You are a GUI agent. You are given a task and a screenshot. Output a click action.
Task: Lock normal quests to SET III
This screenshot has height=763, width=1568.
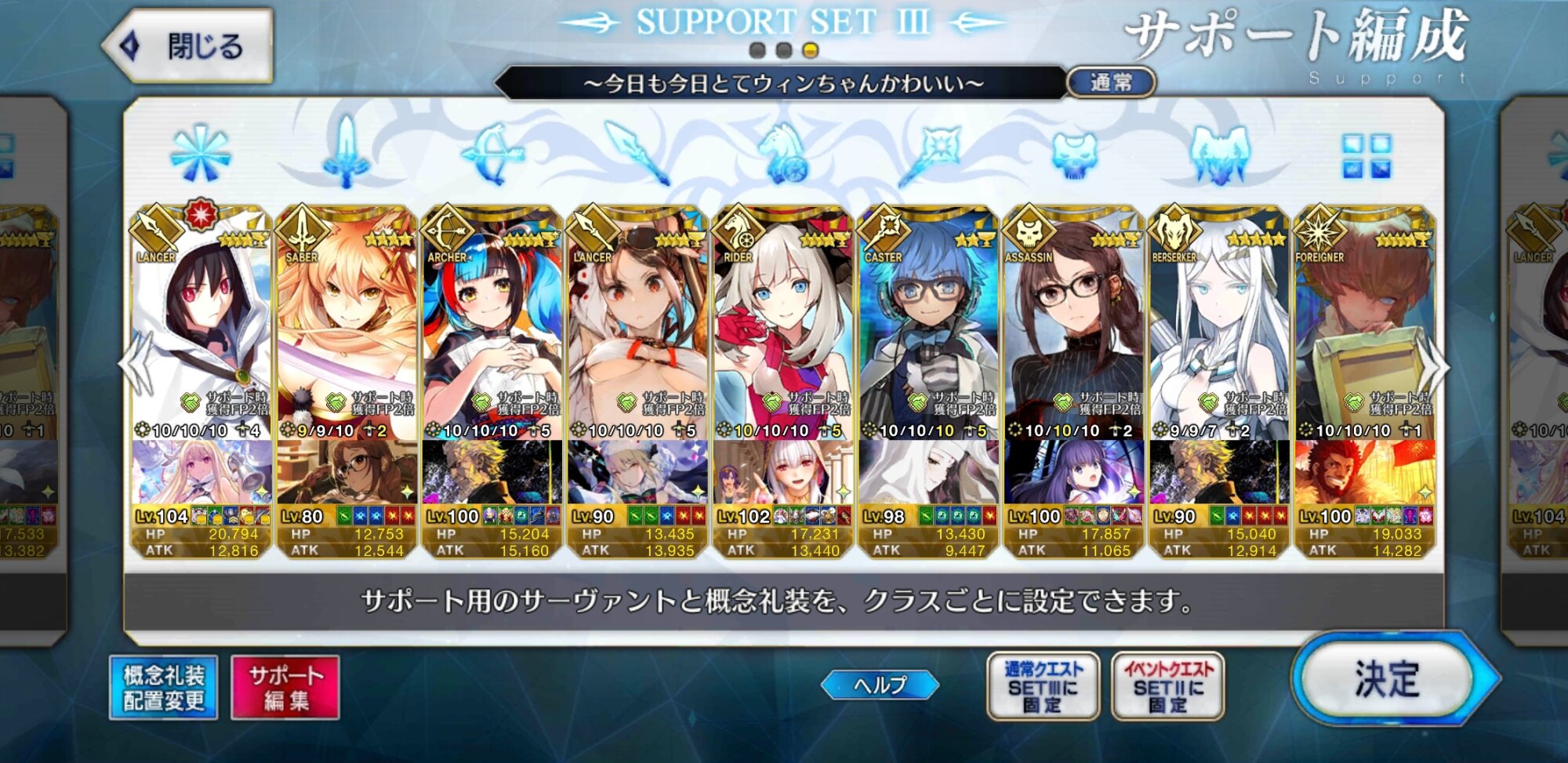[1043, 687]
